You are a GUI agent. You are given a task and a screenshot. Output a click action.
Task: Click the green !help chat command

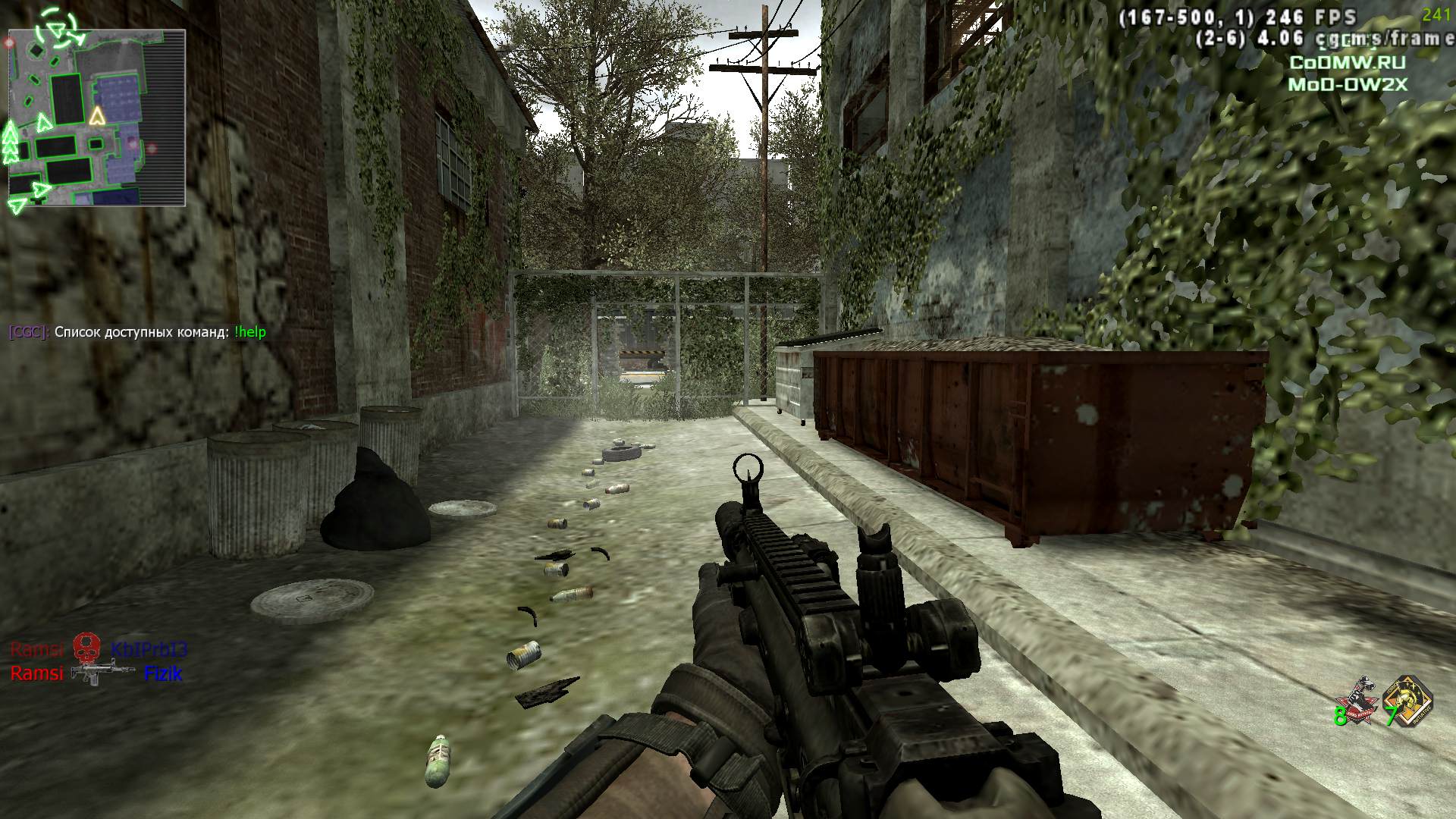[x=250, y=332]
